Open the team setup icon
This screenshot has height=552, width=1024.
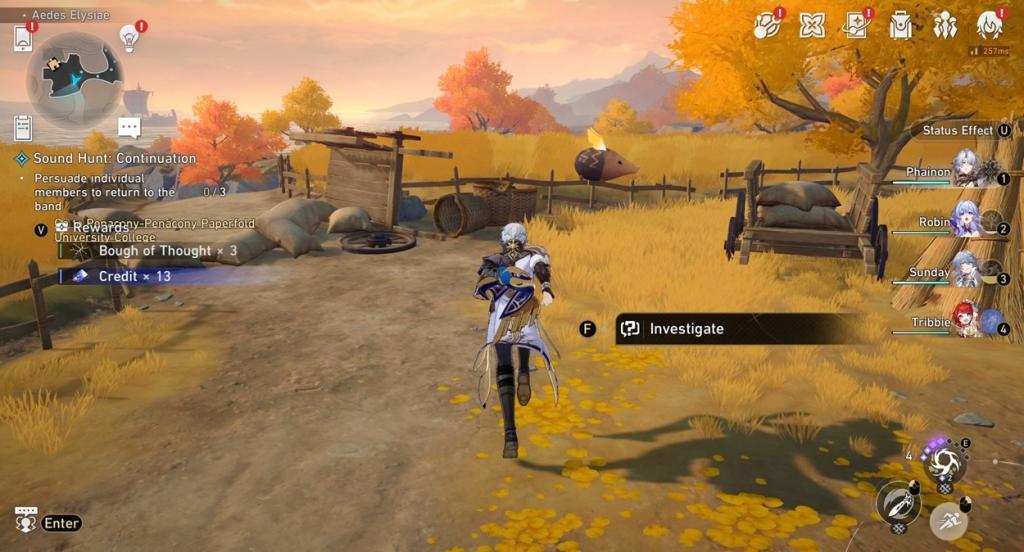(x=945, y=26)
